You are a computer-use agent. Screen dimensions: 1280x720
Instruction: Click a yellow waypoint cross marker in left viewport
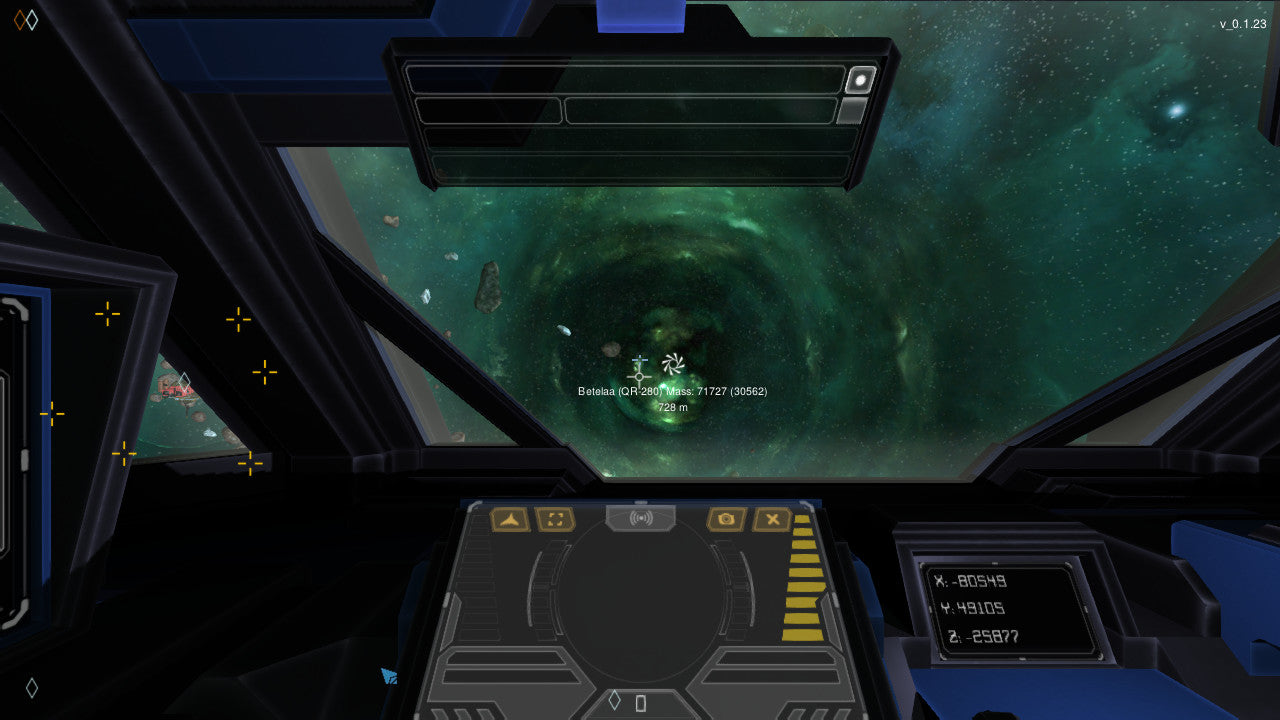(x=106, y=315)
